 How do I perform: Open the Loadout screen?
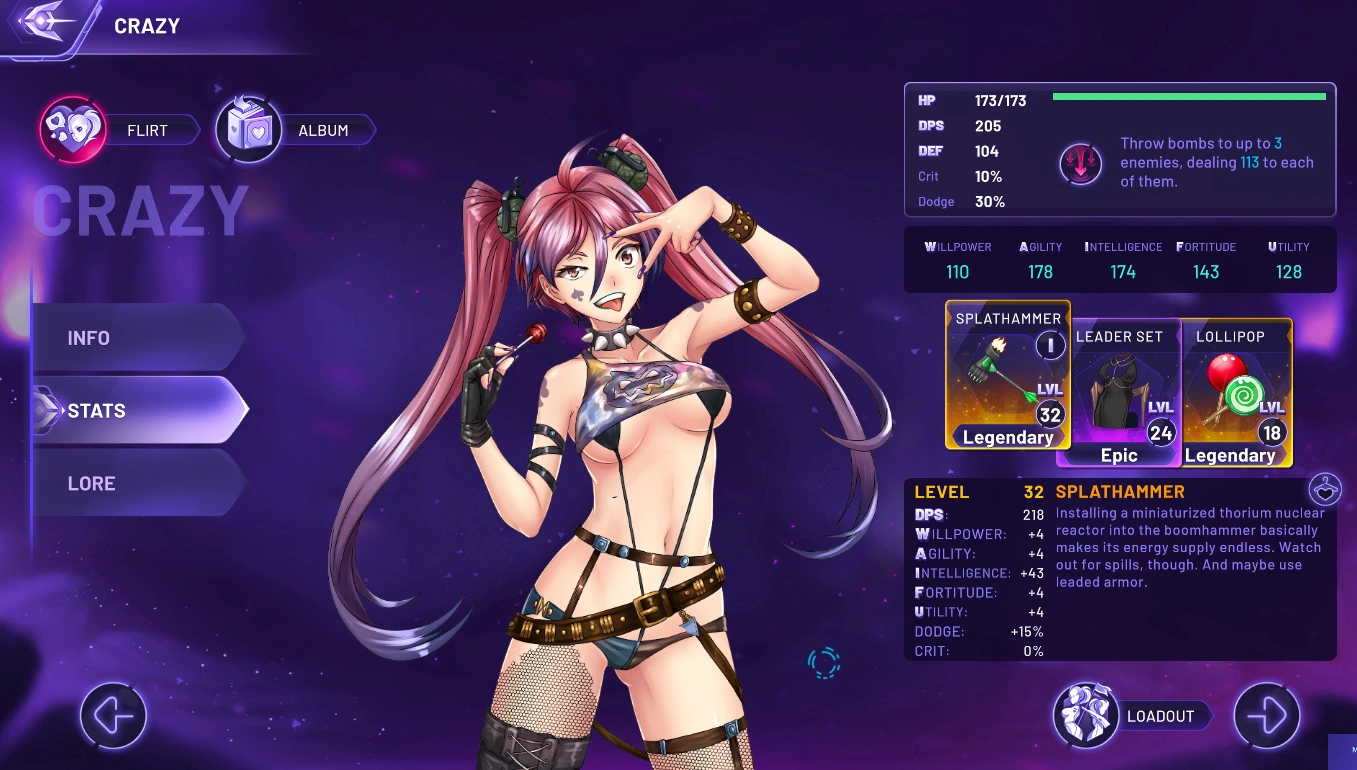click(x=1132, y=716)
